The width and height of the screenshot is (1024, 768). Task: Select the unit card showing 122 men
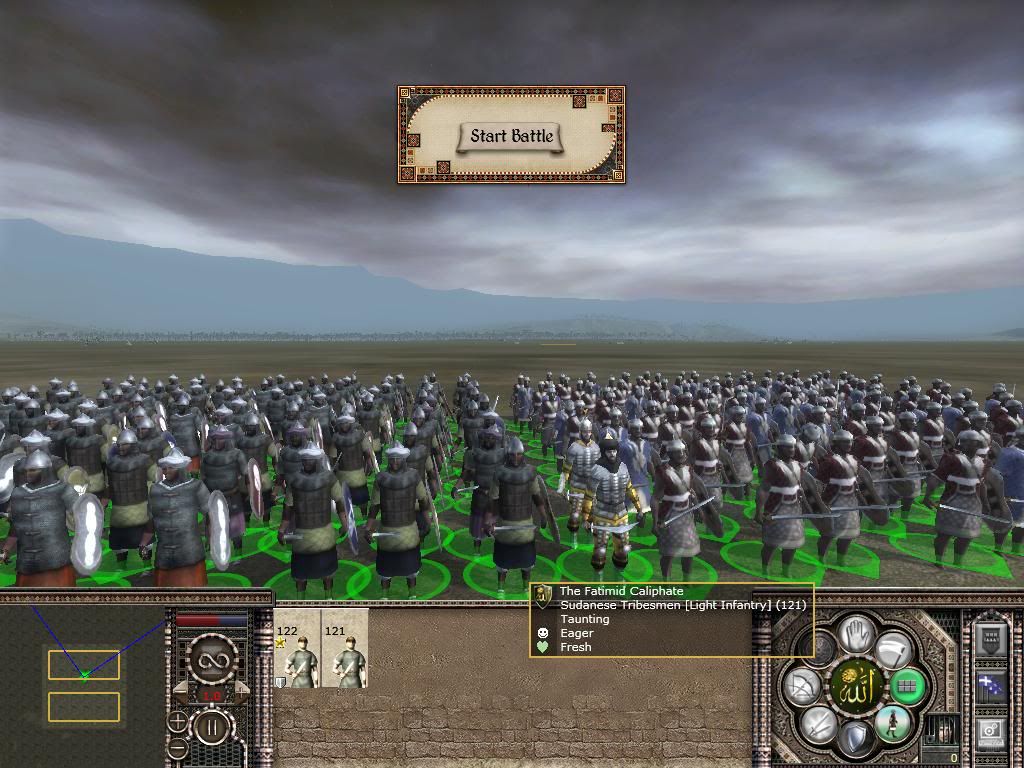[297, 650]
